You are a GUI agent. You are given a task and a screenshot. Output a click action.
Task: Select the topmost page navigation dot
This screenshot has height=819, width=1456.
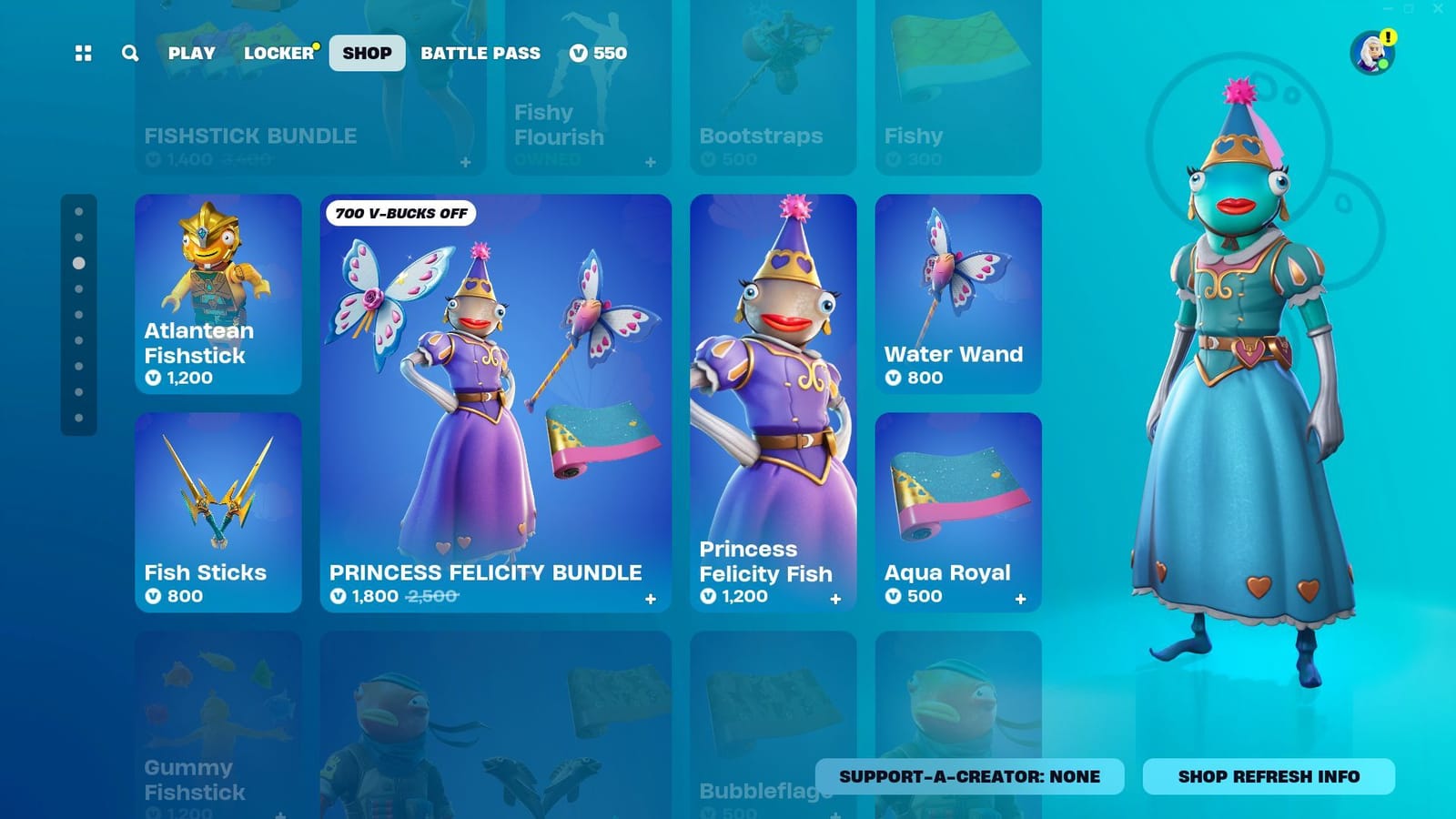point(77,210)
